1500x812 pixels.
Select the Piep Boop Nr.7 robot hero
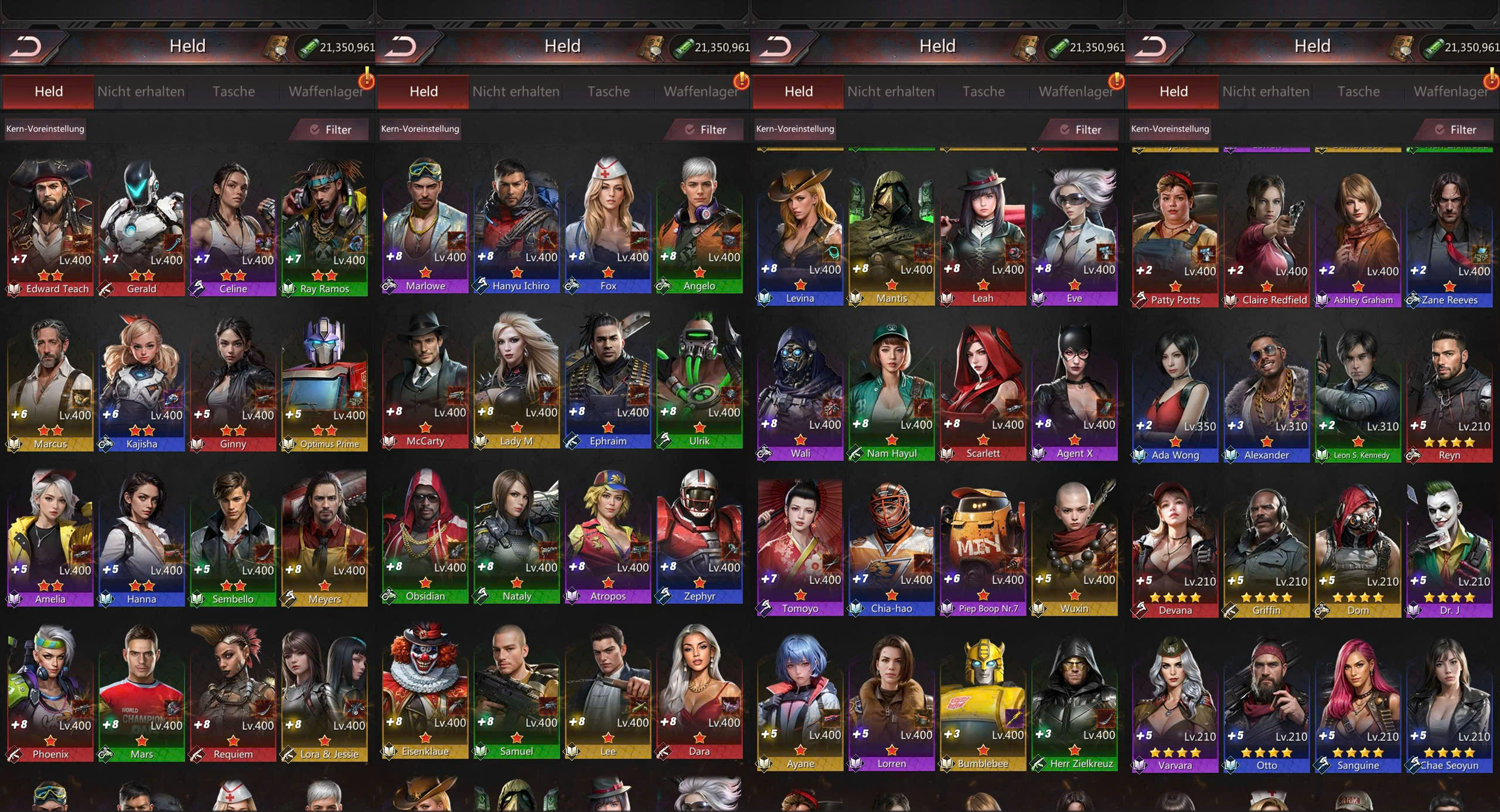pyautogui.click(x=983, y=548)
